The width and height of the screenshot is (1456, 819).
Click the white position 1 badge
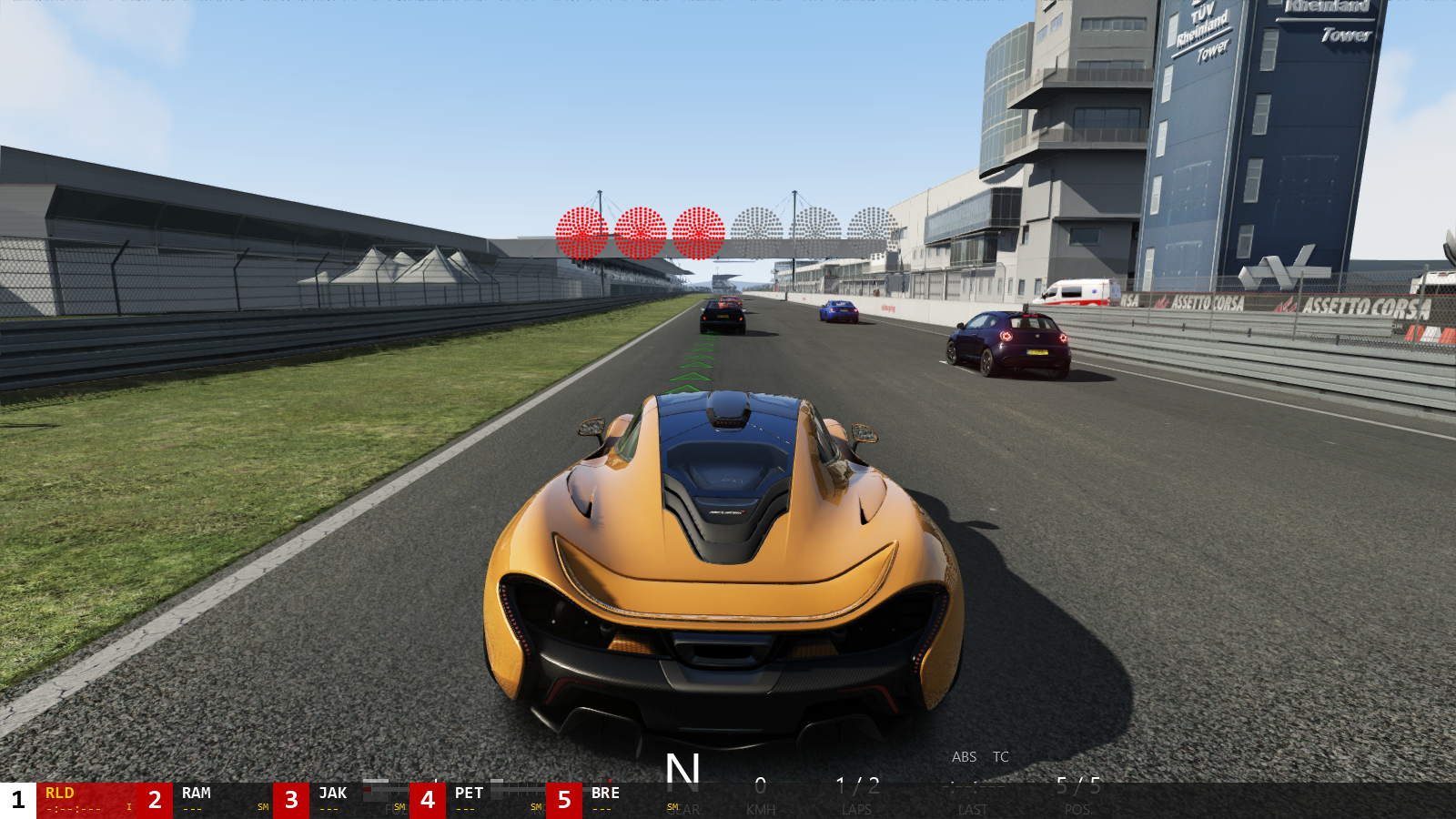(x=16, y=798)
